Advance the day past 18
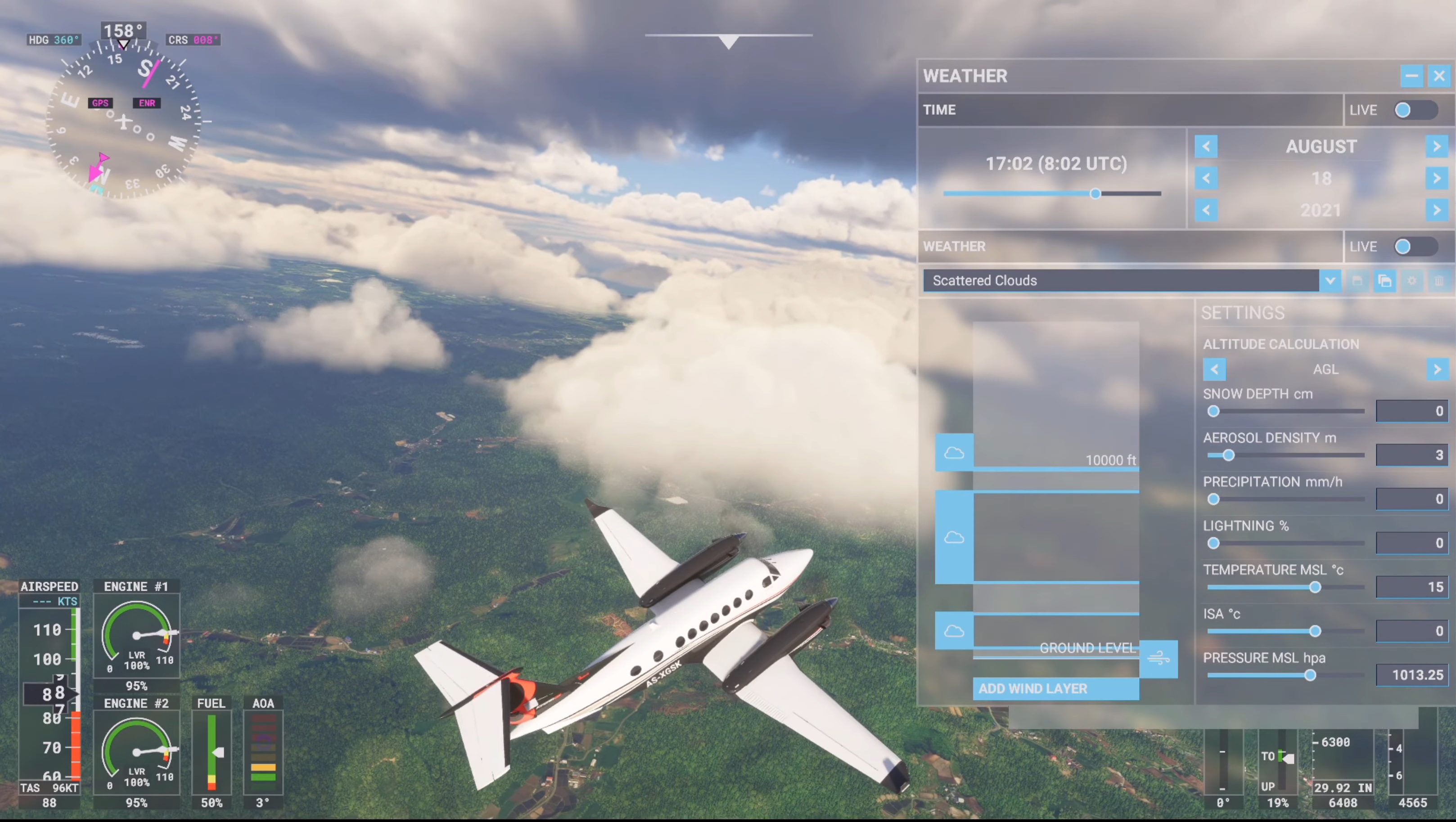The height and width of the screenshot is (822, 1456). [x=1436, y=179]
